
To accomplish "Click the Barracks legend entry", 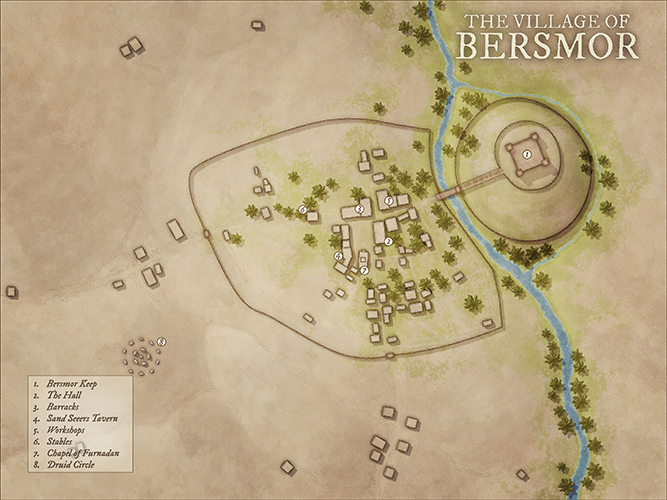I will coord(62,407).
